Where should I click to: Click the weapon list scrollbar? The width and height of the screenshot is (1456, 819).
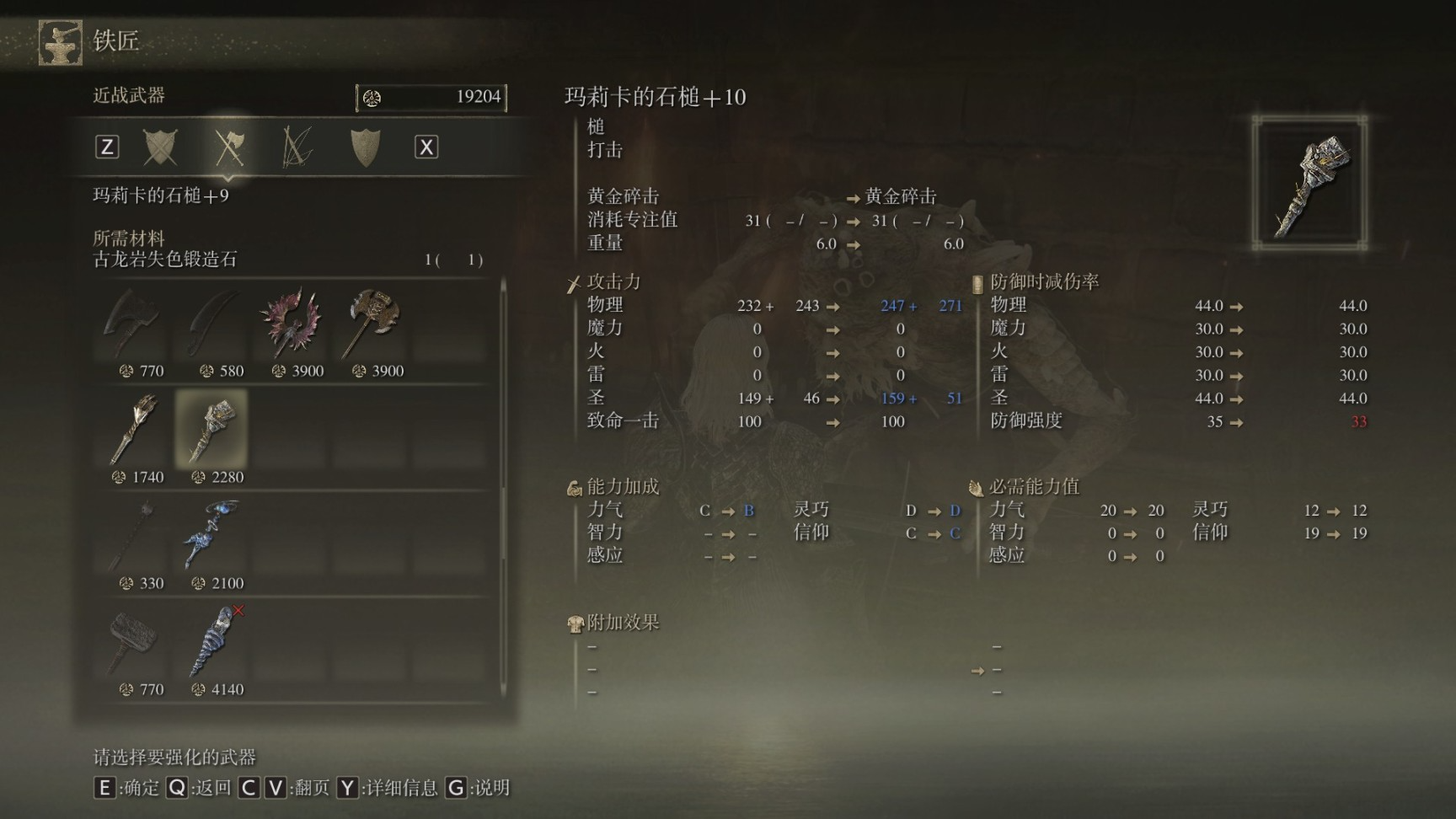coord(504,421)
